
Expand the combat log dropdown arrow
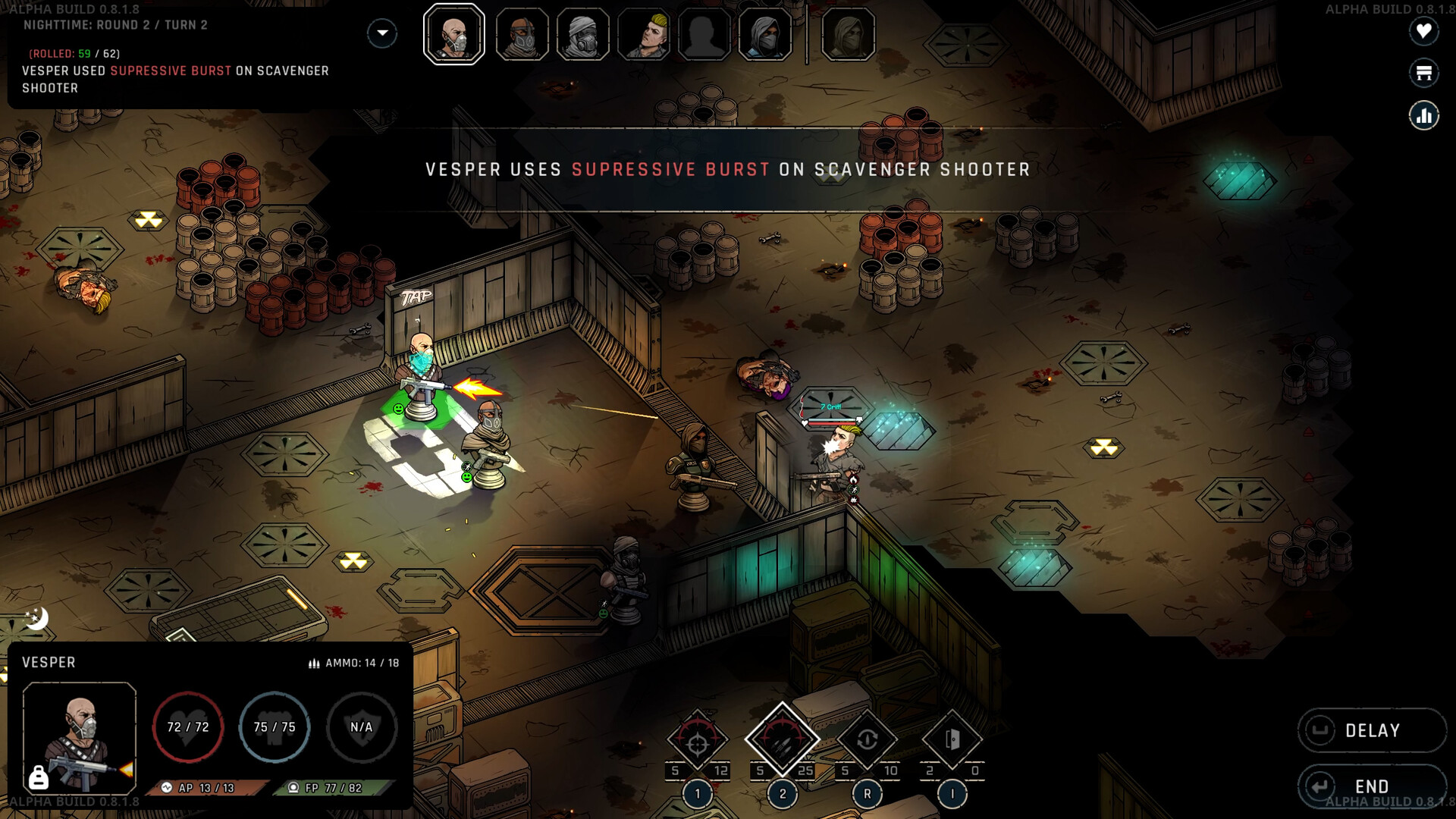pos(382,33)
